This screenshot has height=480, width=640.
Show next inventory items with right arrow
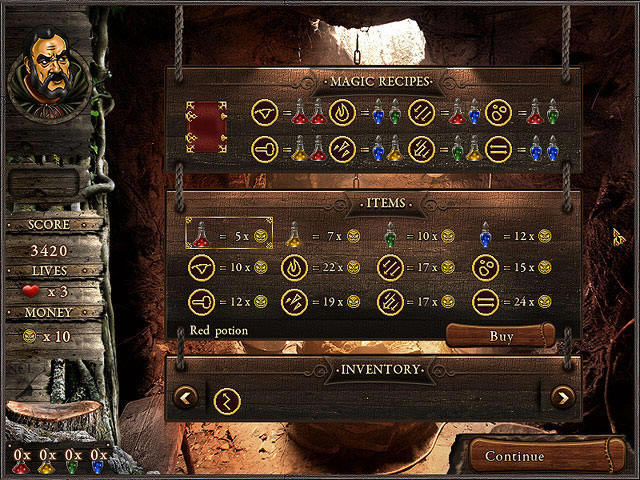point(562,398)
